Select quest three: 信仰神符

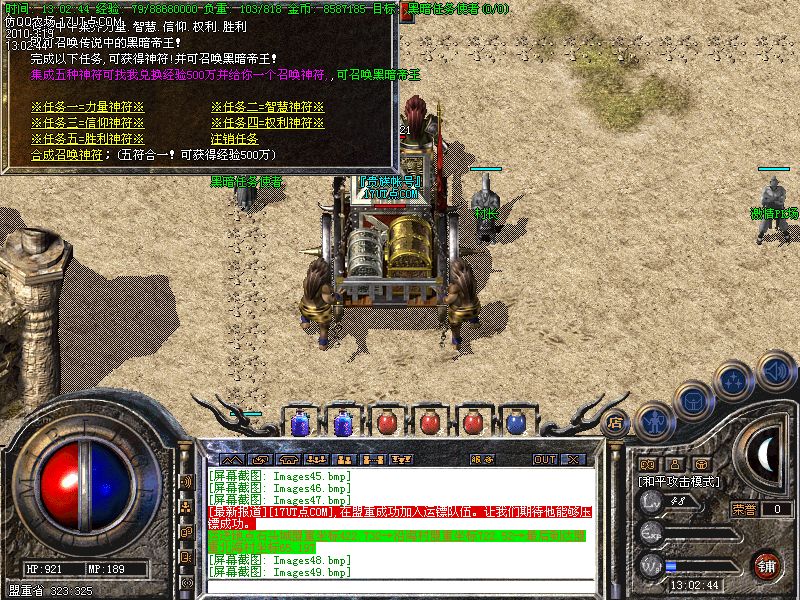click(87, 123)
